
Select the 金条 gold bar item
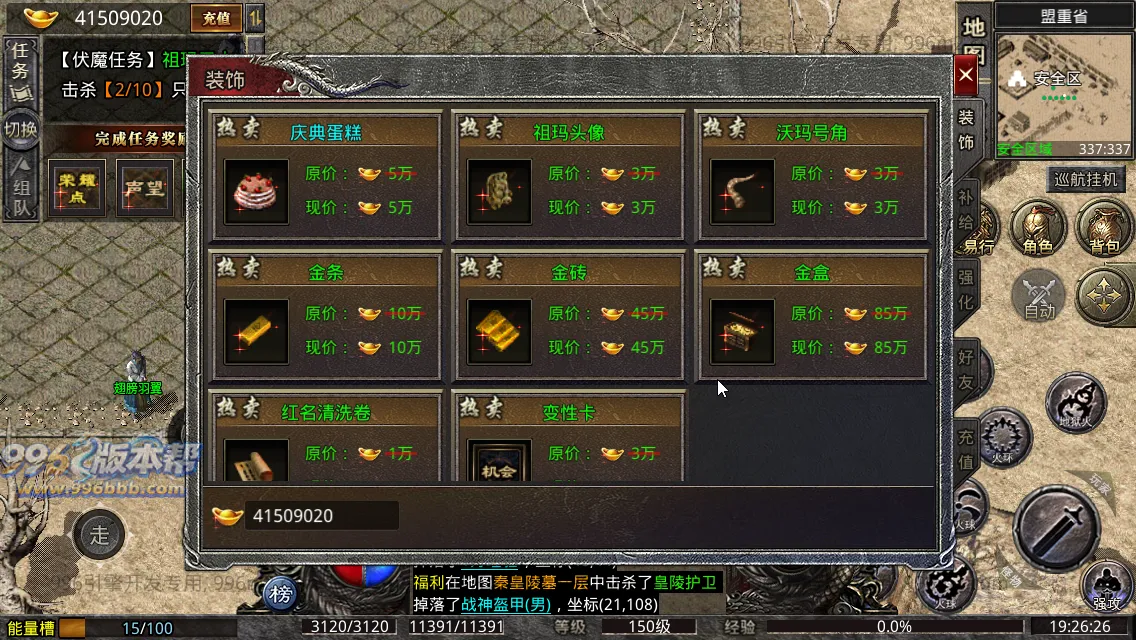(257, 332)
